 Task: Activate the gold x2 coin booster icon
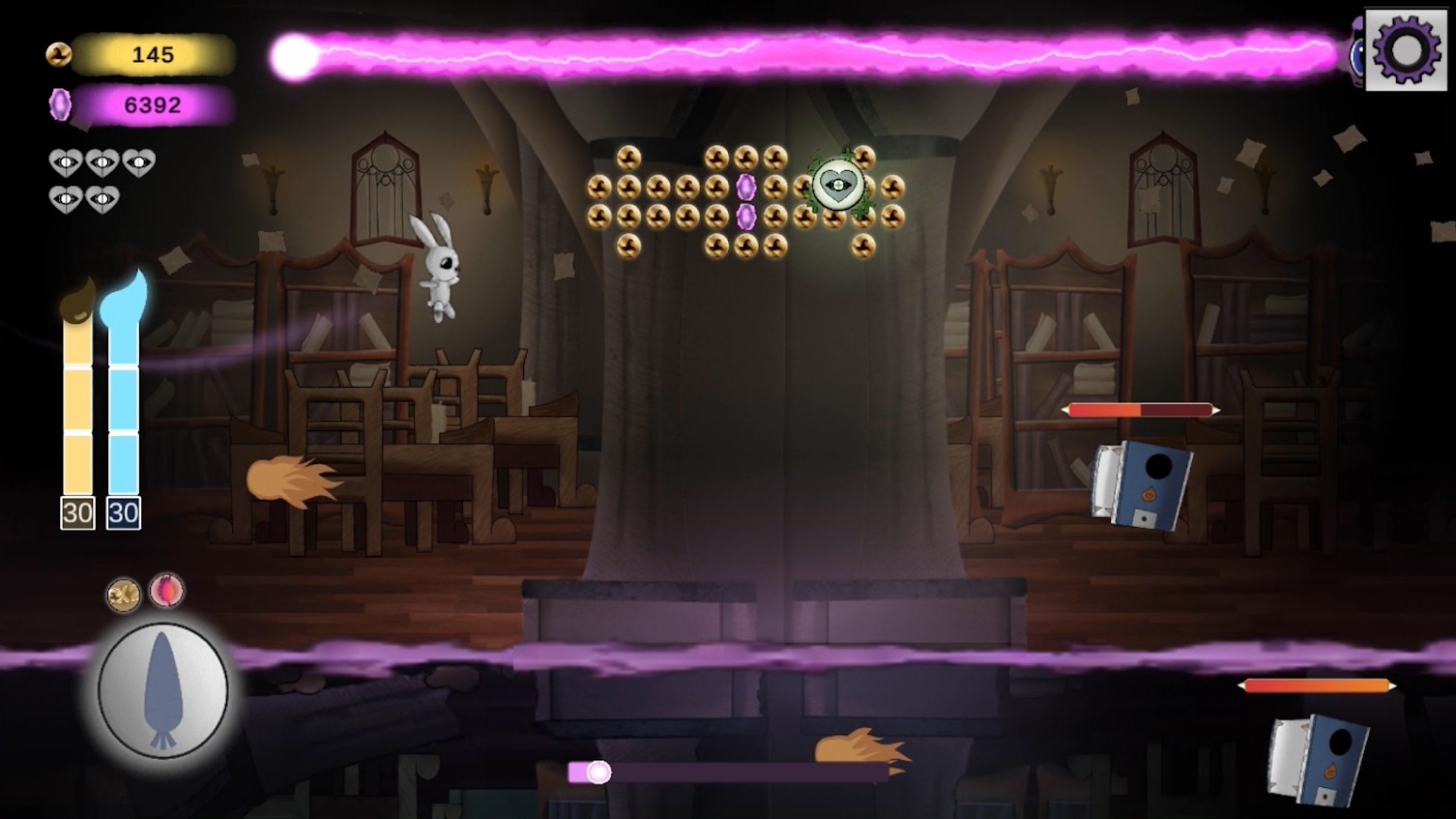click(x=124, y=595)
